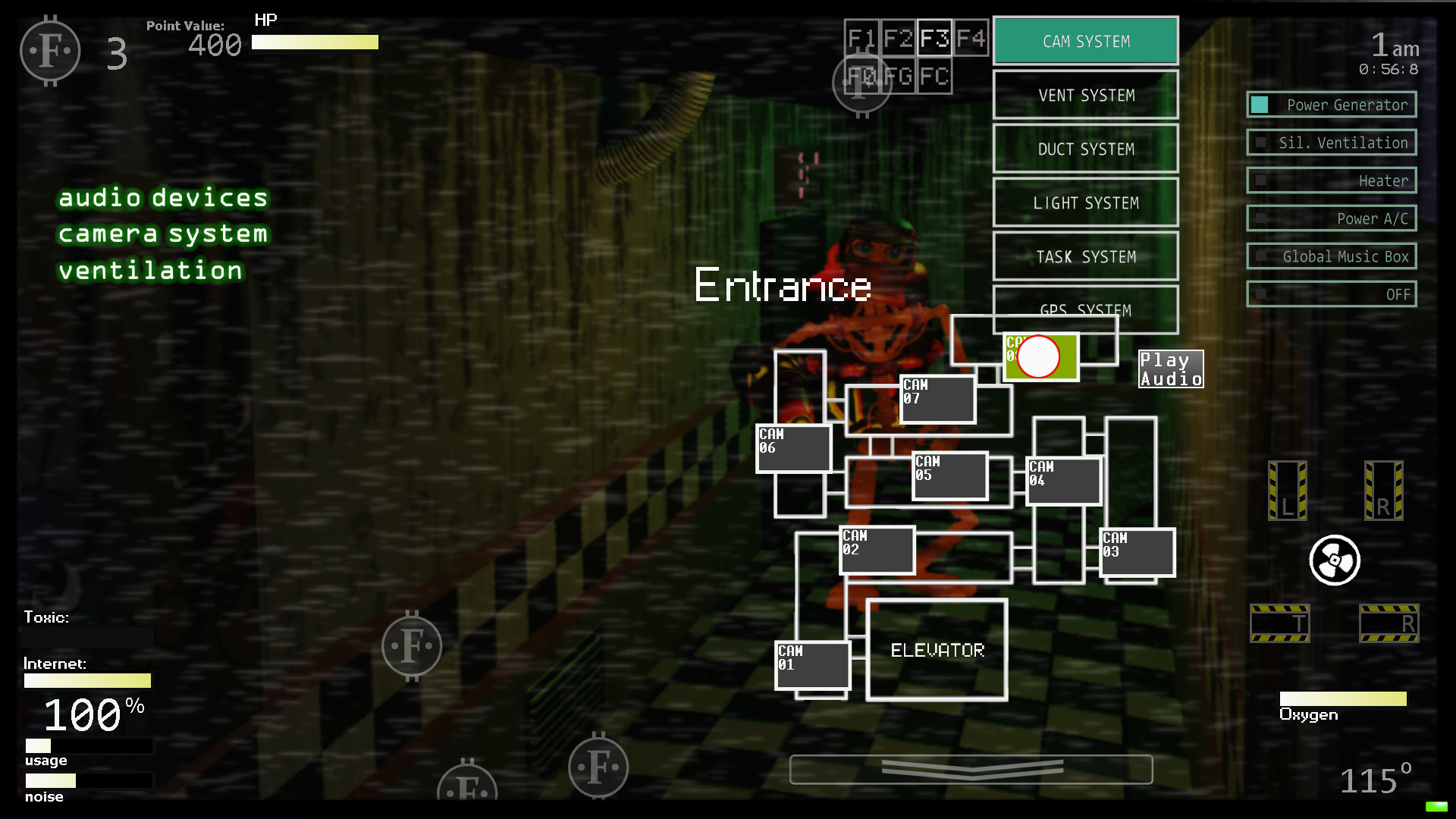
Task: Select the highlighted green CAM 08
Action: pyautogui.click(x=1041, y=356)
